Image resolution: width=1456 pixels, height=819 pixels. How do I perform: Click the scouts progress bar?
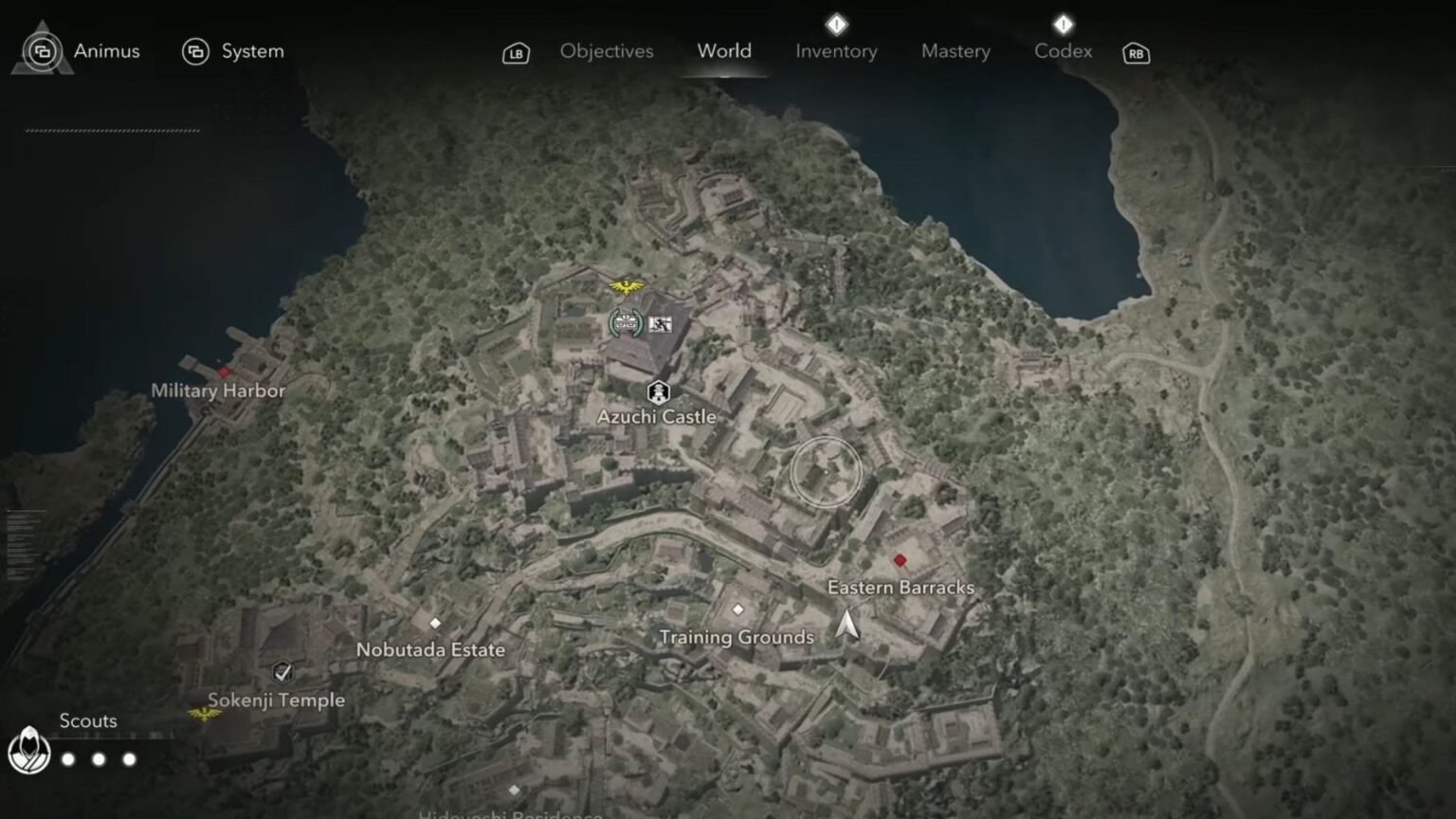tap(114, 737)
